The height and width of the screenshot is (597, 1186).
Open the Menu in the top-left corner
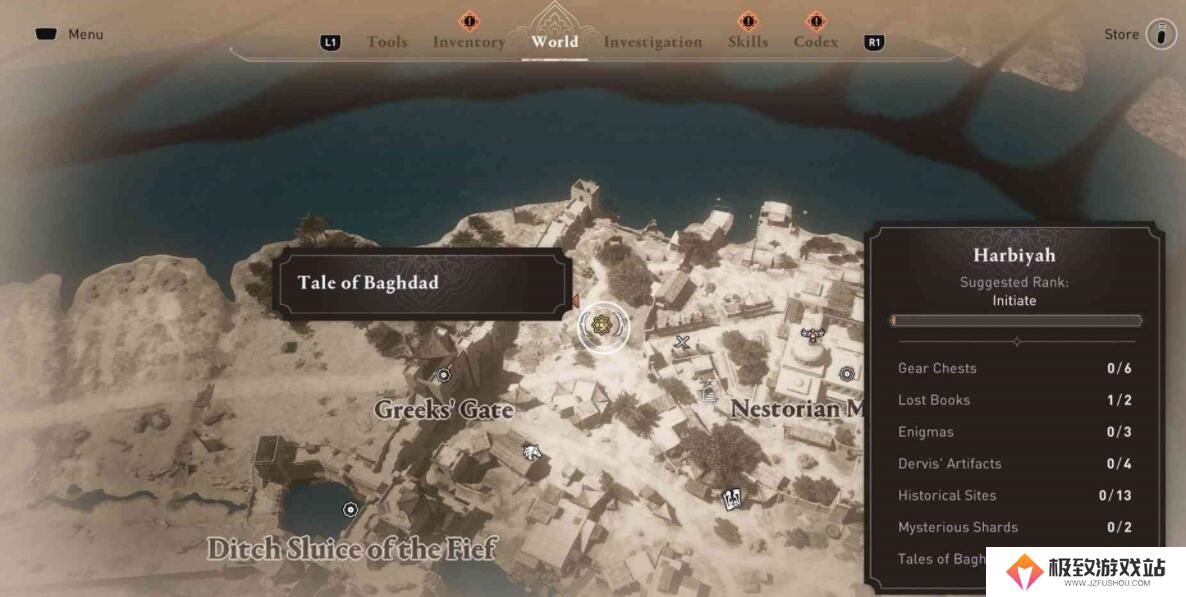click(70, 34)
